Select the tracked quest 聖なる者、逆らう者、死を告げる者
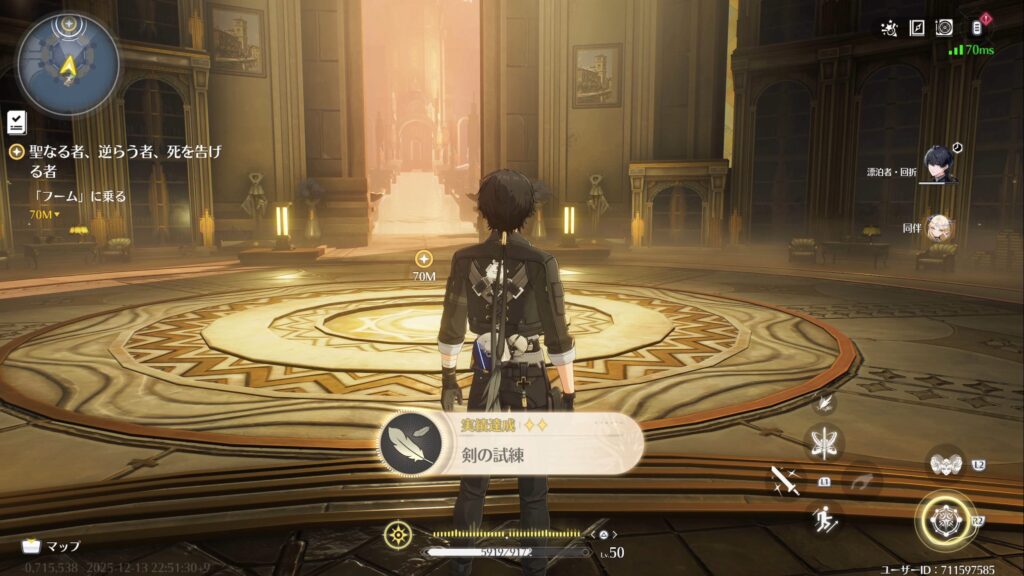 click(118, 161)
